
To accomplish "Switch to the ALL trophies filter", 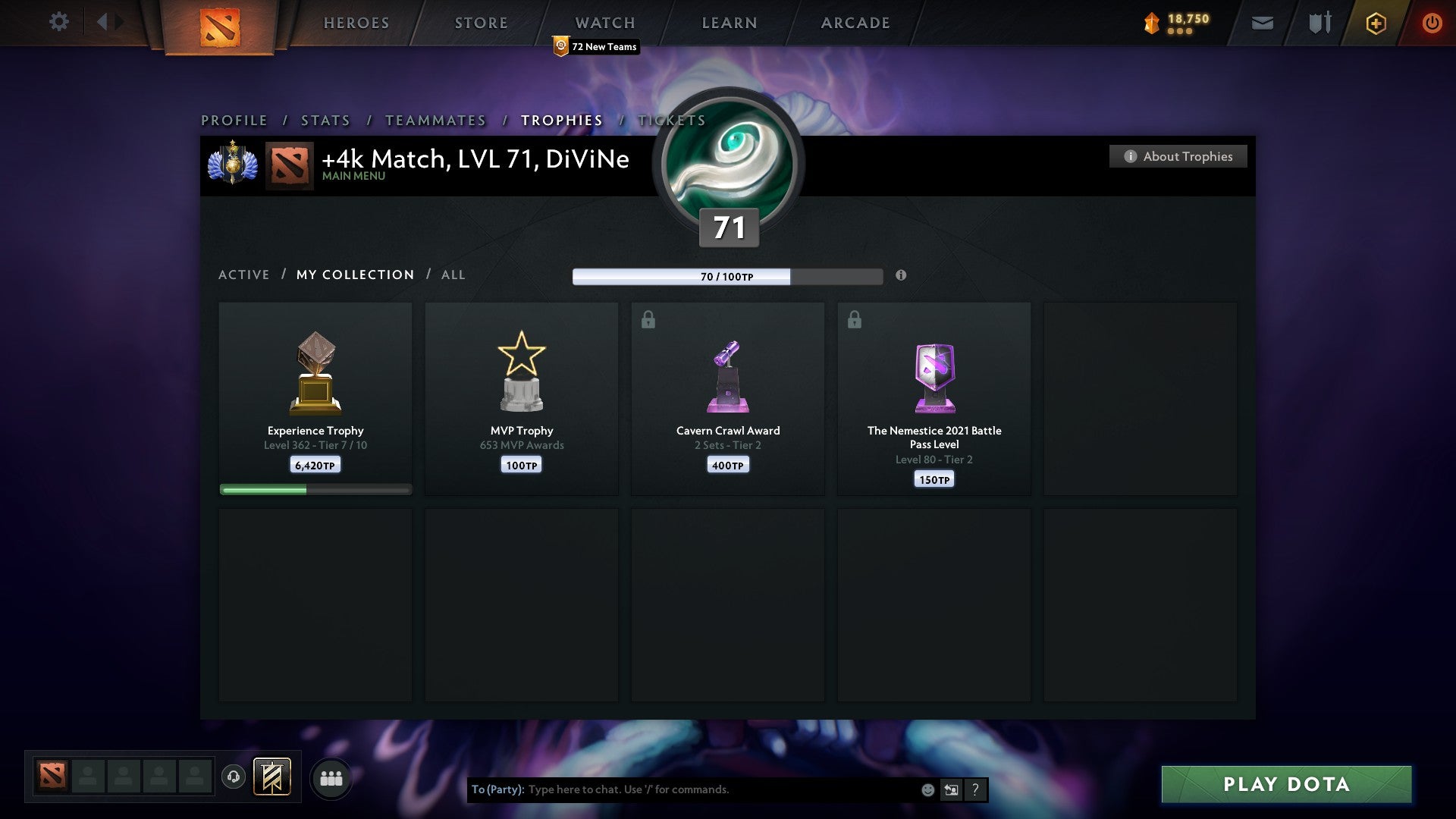I will 453,275.
